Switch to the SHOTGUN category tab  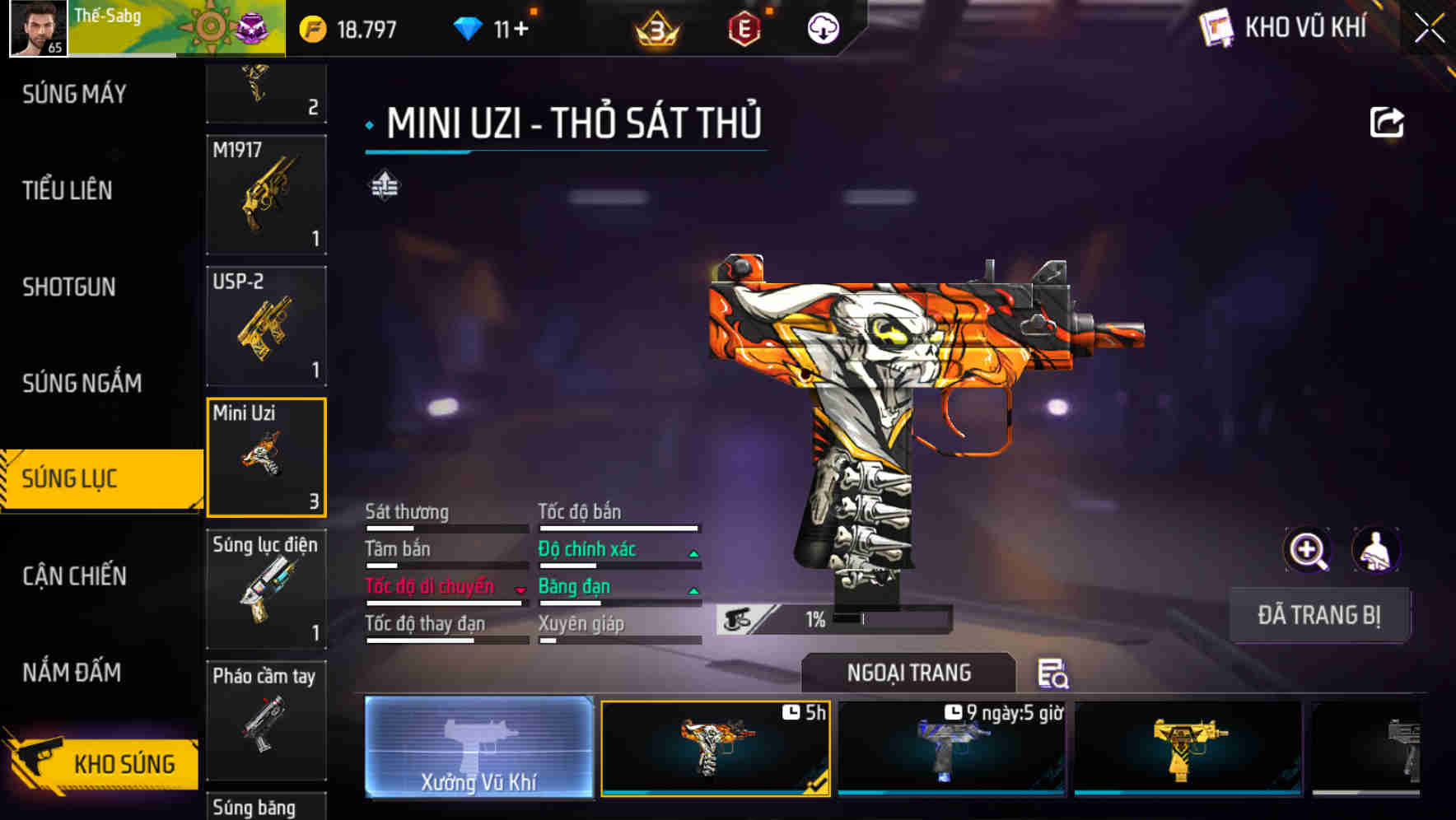point(69,287)
